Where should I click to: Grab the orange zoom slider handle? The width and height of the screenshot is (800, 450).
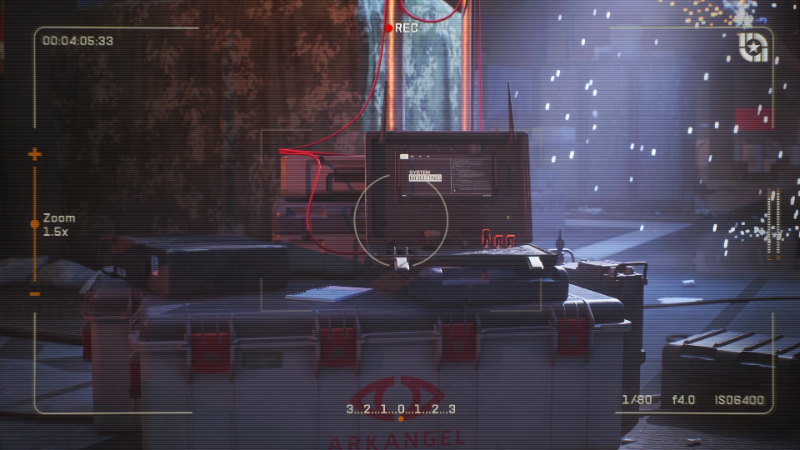tap(35, 224)
